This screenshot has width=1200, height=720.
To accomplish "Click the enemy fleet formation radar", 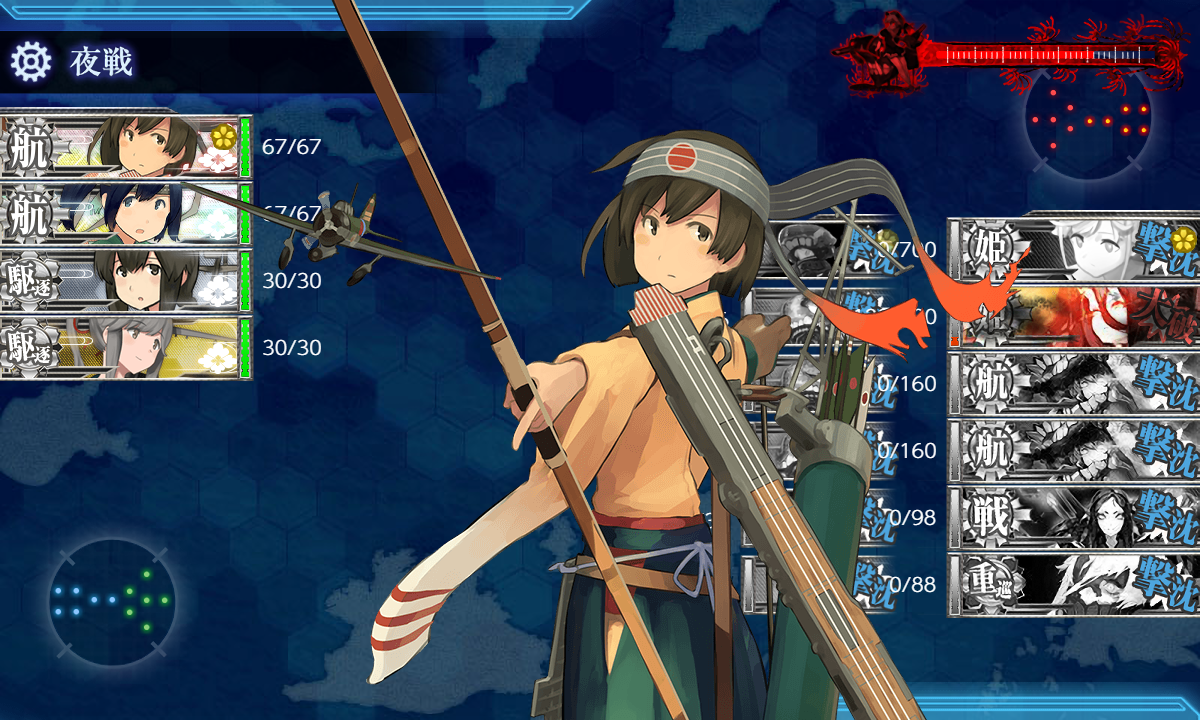I will [1089, 120].
